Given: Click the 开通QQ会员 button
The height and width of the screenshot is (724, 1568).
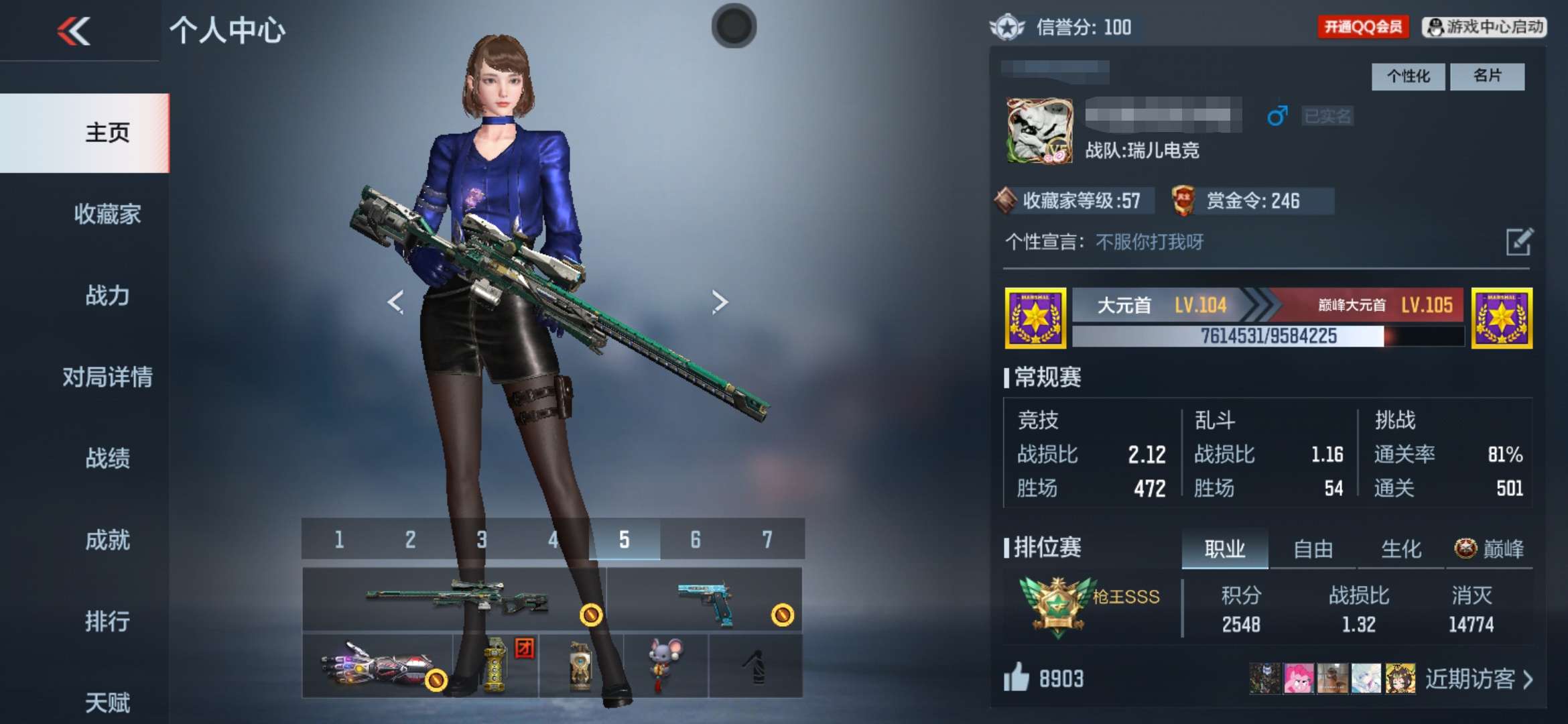Looking at the screenshot, I should click(1363, 27).
